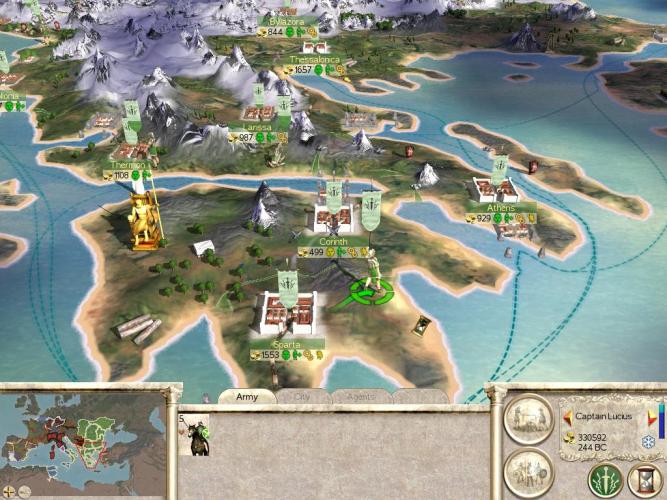Select the Corinth settlement label
Screen dimensions: 667x500
point(333,242)
